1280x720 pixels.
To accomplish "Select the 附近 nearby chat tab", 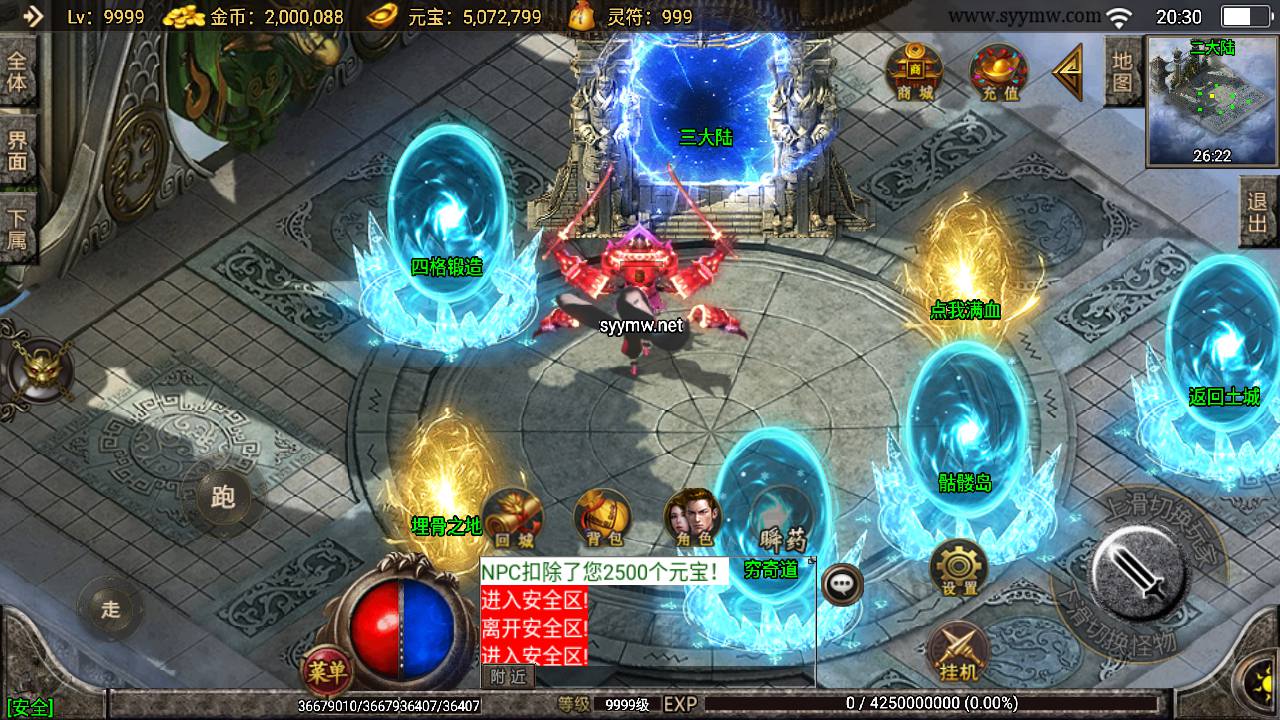I will (x=508, y=677).
